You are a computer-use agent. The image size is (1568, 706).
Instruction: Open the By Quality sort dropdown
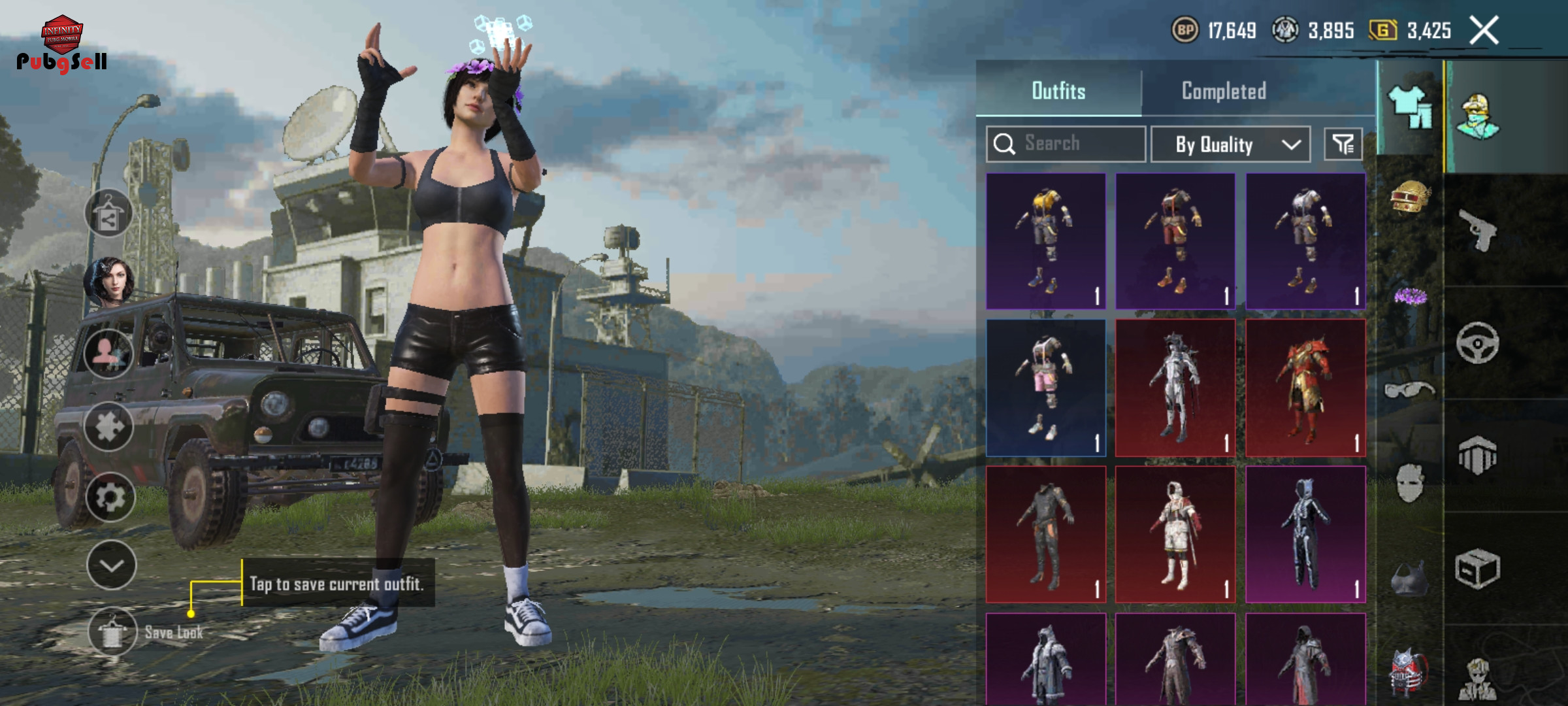(x=1230, y=144)
